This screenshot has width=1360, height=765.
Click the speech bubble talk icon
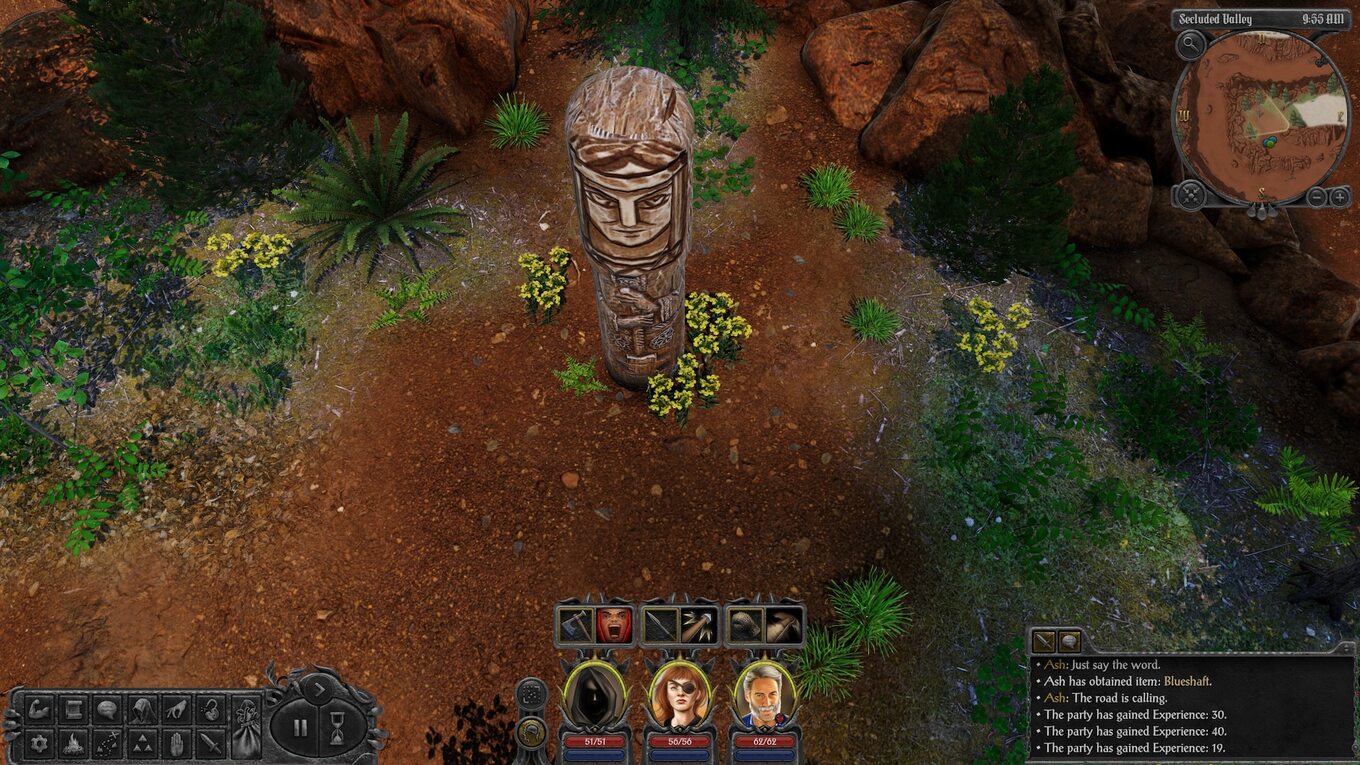(x=107, y=709)
